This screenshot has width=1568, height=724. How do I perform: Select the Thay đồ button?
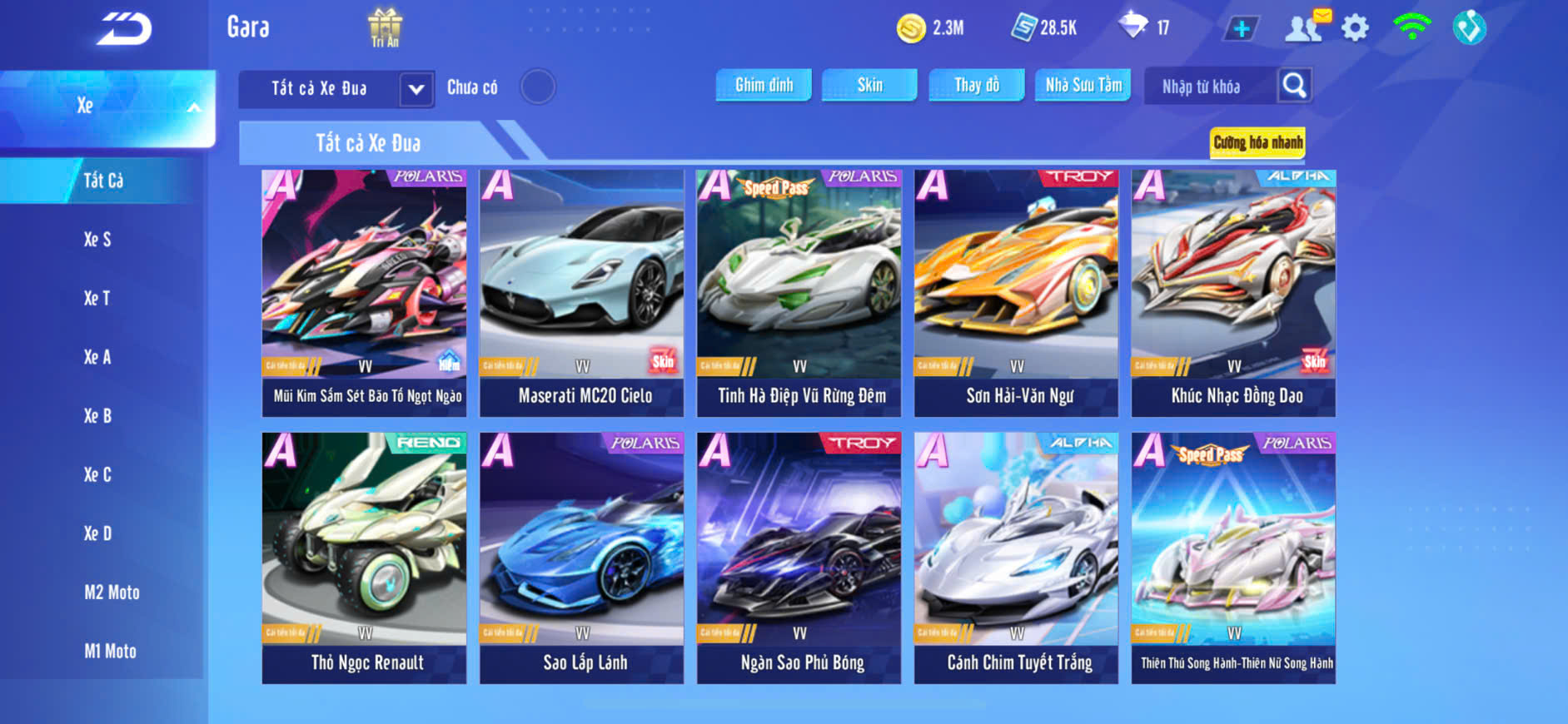click(976, 85)
